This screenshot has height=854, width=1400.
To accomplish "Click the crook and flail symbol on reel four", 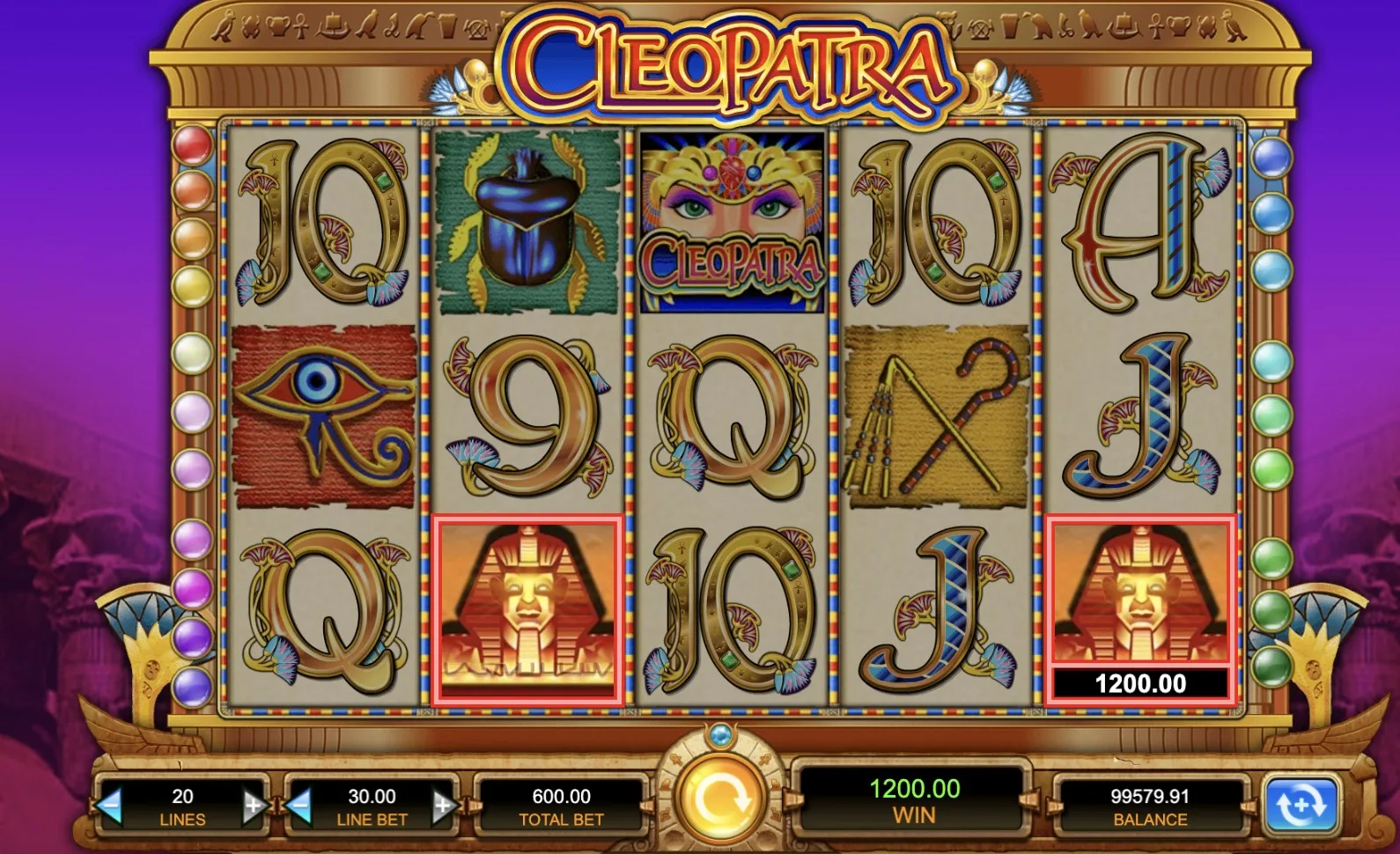I will point(933,414).
